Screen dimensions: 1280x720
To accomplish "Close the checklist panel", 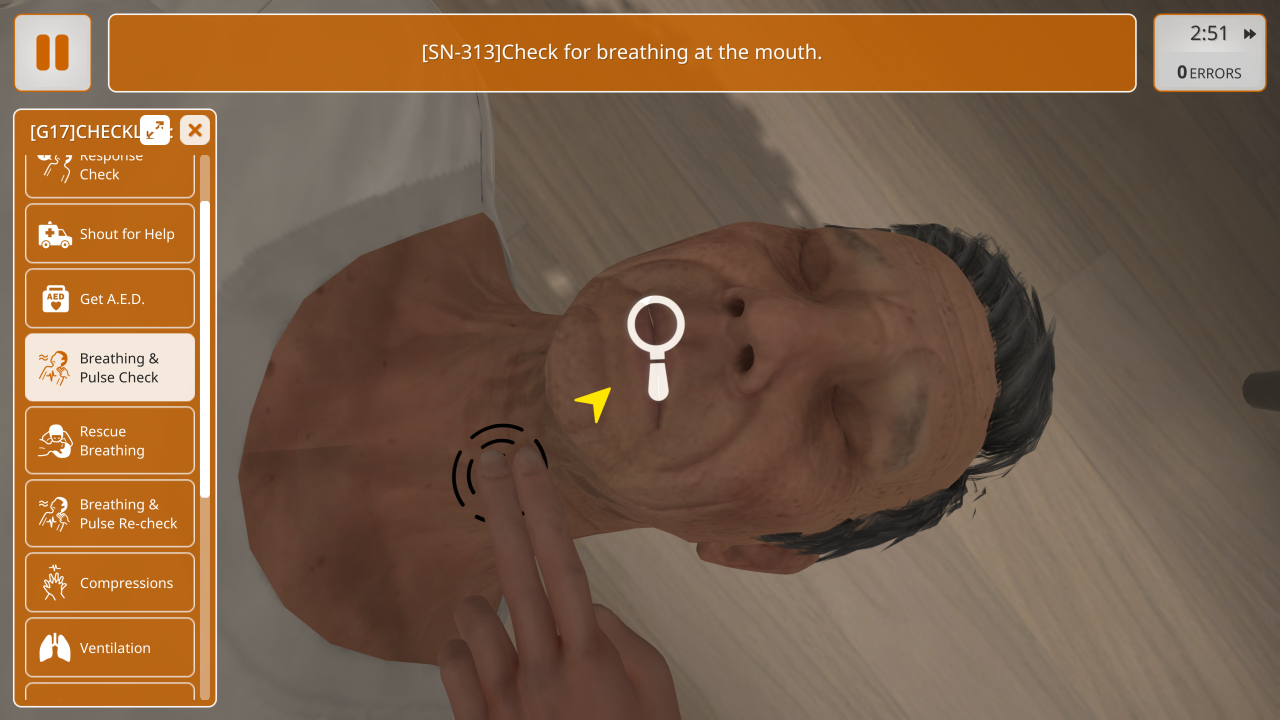I will [195, 130].
